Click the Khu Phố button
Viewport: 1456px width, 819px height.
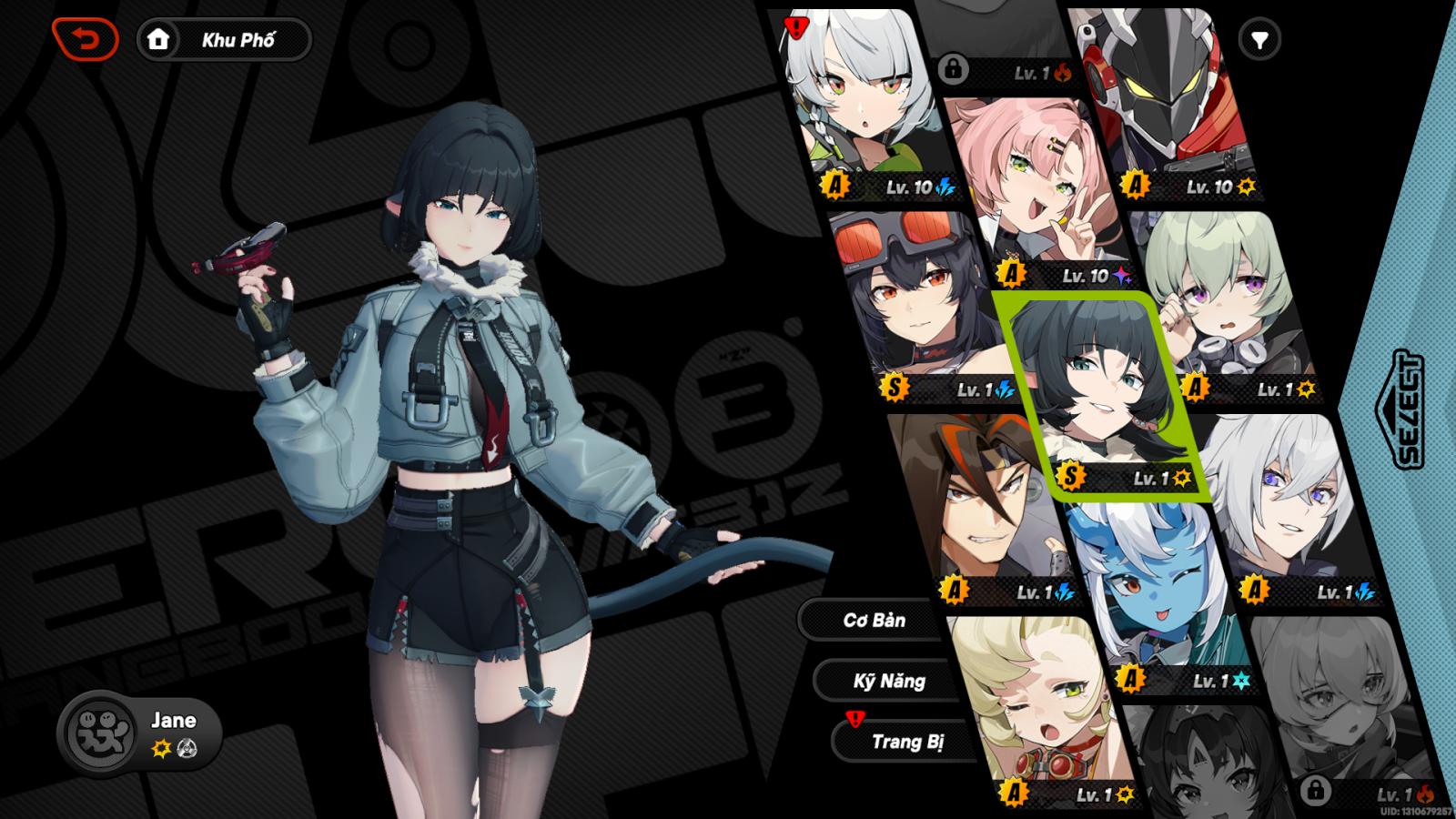pyautogui.click(x=237, y=39)
